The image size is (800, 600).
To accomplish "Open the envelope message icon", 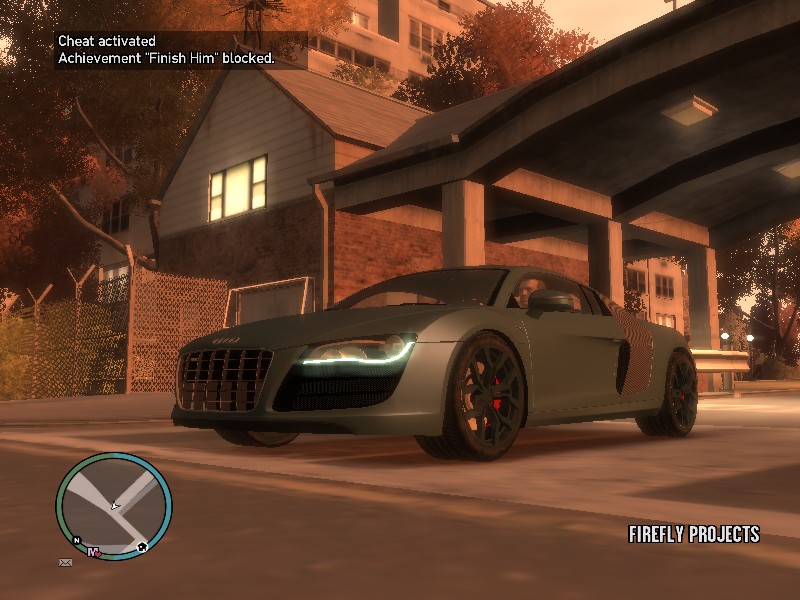I will 65,563.
